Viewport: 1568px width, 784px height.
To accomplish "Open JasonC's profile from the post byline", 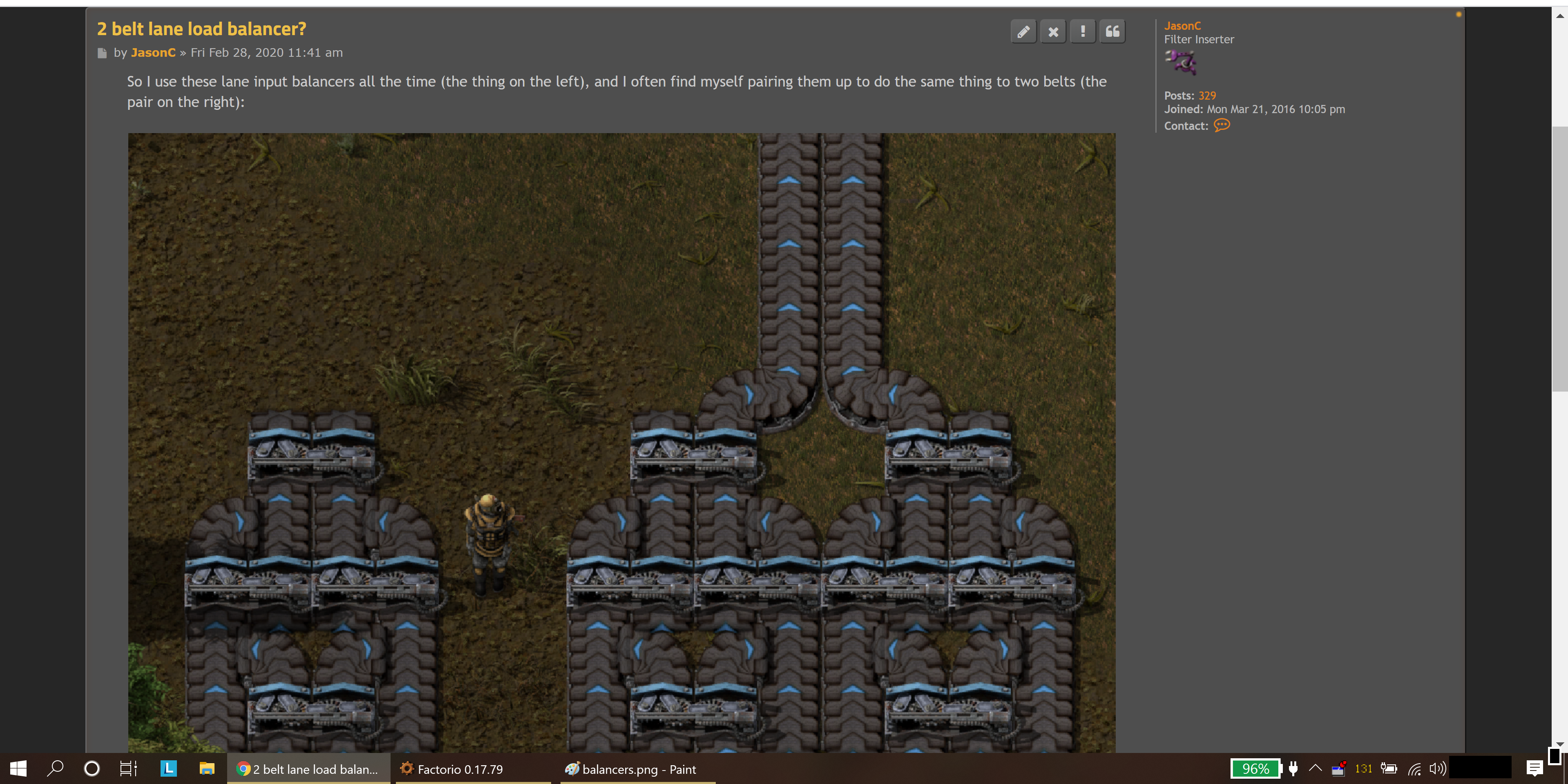I will pyautogui.click(x=153, y=53).
